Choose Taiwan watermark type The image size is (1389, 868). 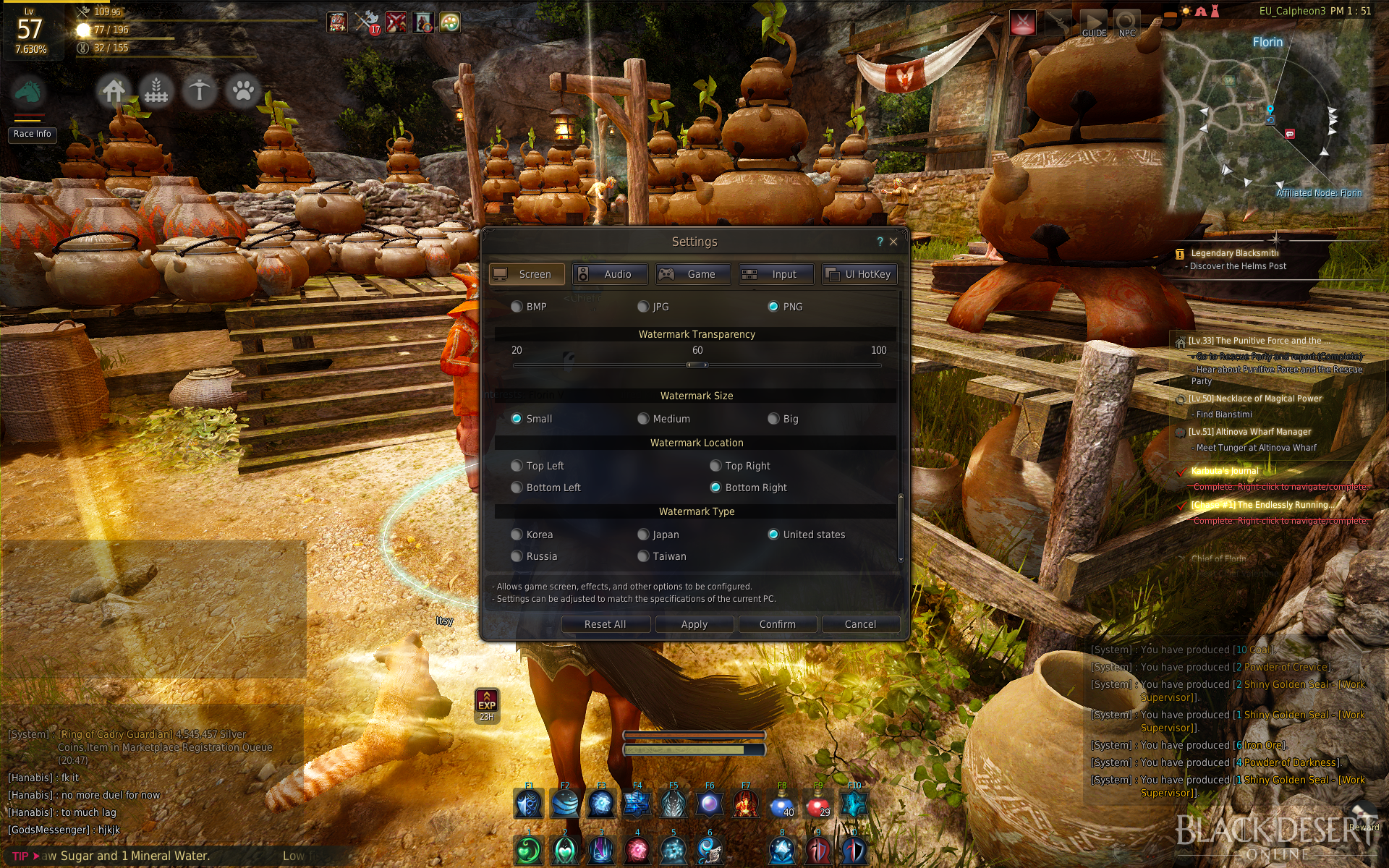(643, 556)
